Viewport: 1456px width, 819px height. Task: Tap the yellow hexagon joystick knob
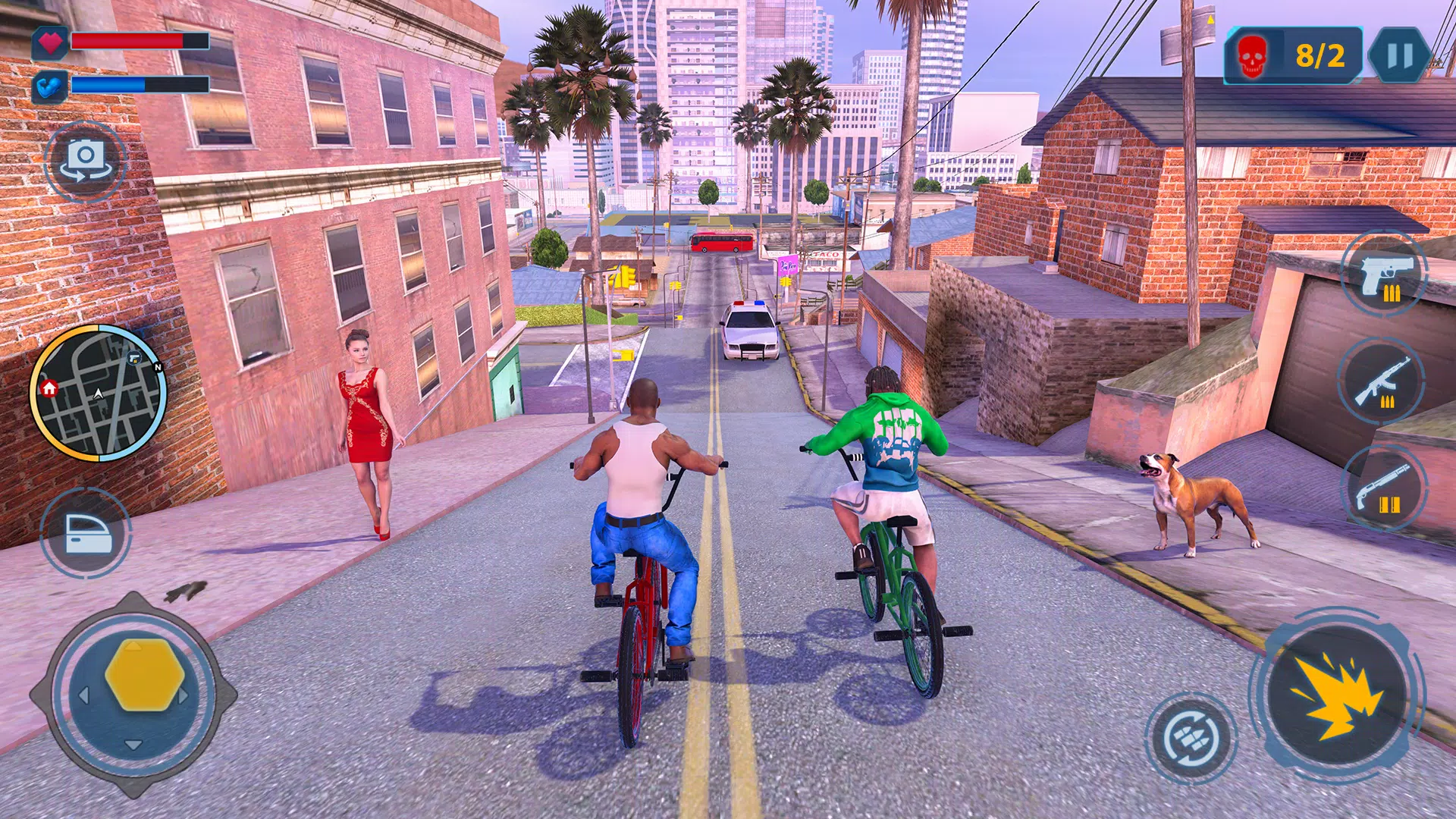pyautogui.click(x=144, y=674)
